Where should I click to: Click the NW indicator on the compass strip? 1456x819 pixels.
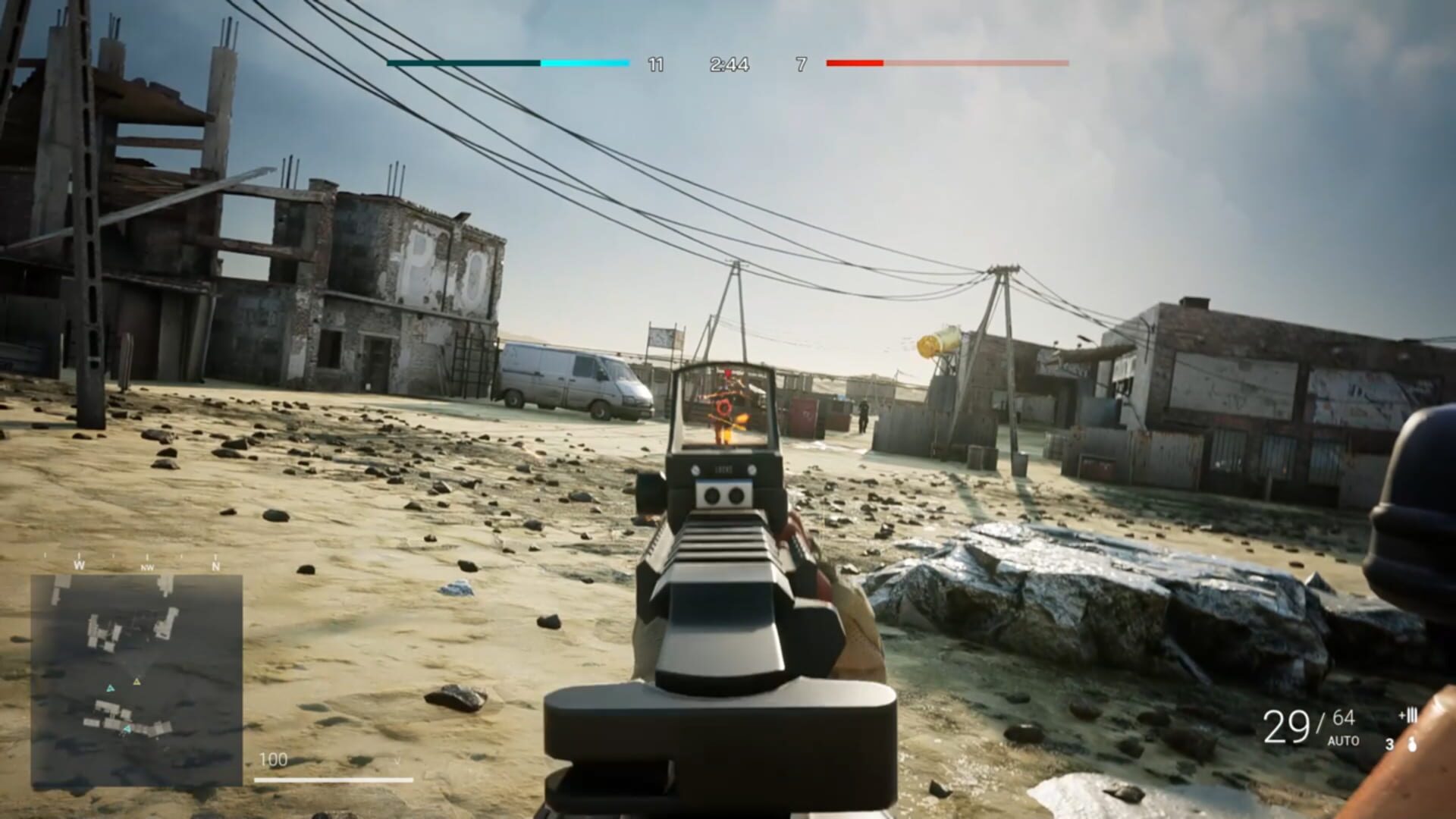(147, 567)
